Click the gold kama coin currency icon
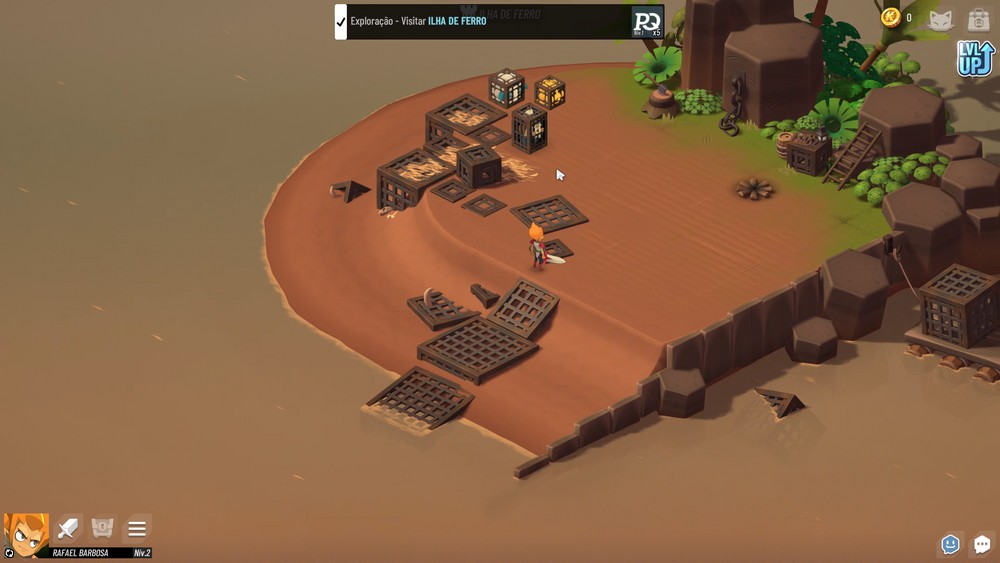 (x=890, y=17)
